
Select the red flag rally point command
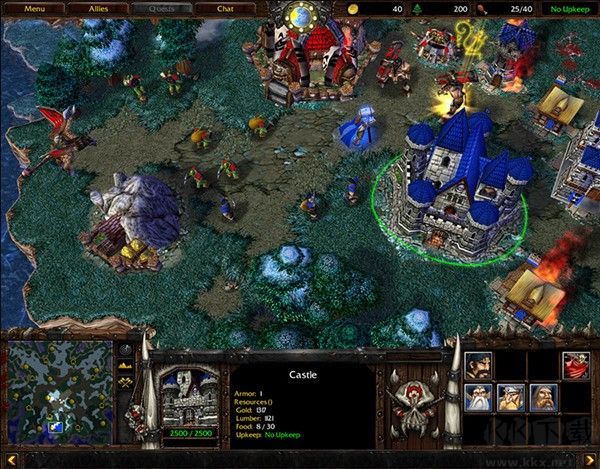click(575, 365)
